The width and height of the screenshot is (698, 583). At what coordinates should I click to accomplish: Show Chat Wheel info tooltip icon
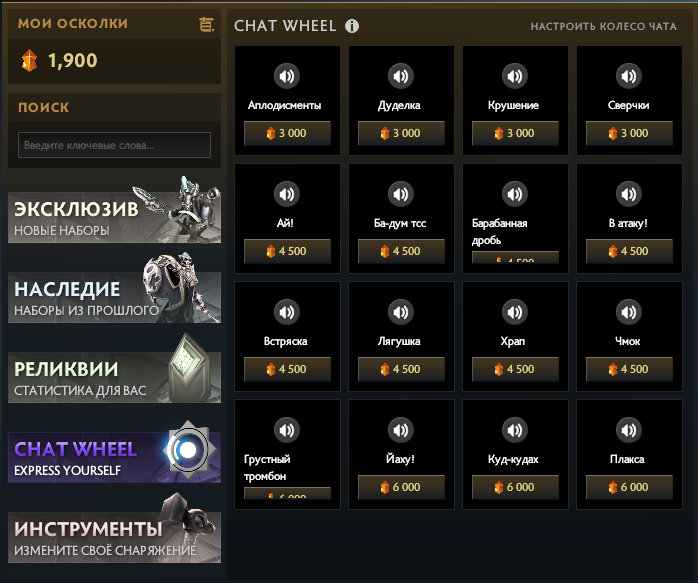coord(352,27)
